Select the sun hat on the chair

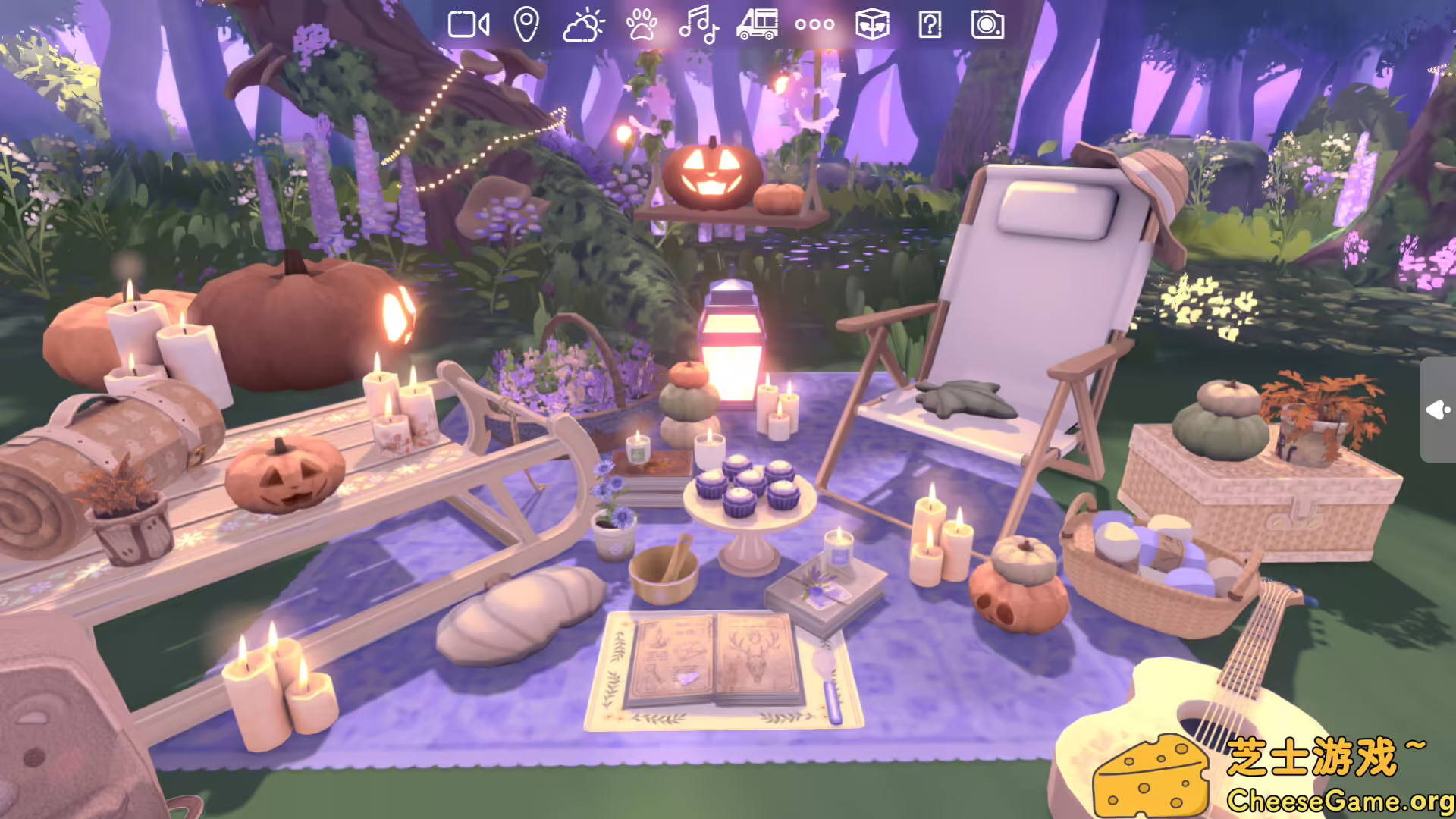1153,174
